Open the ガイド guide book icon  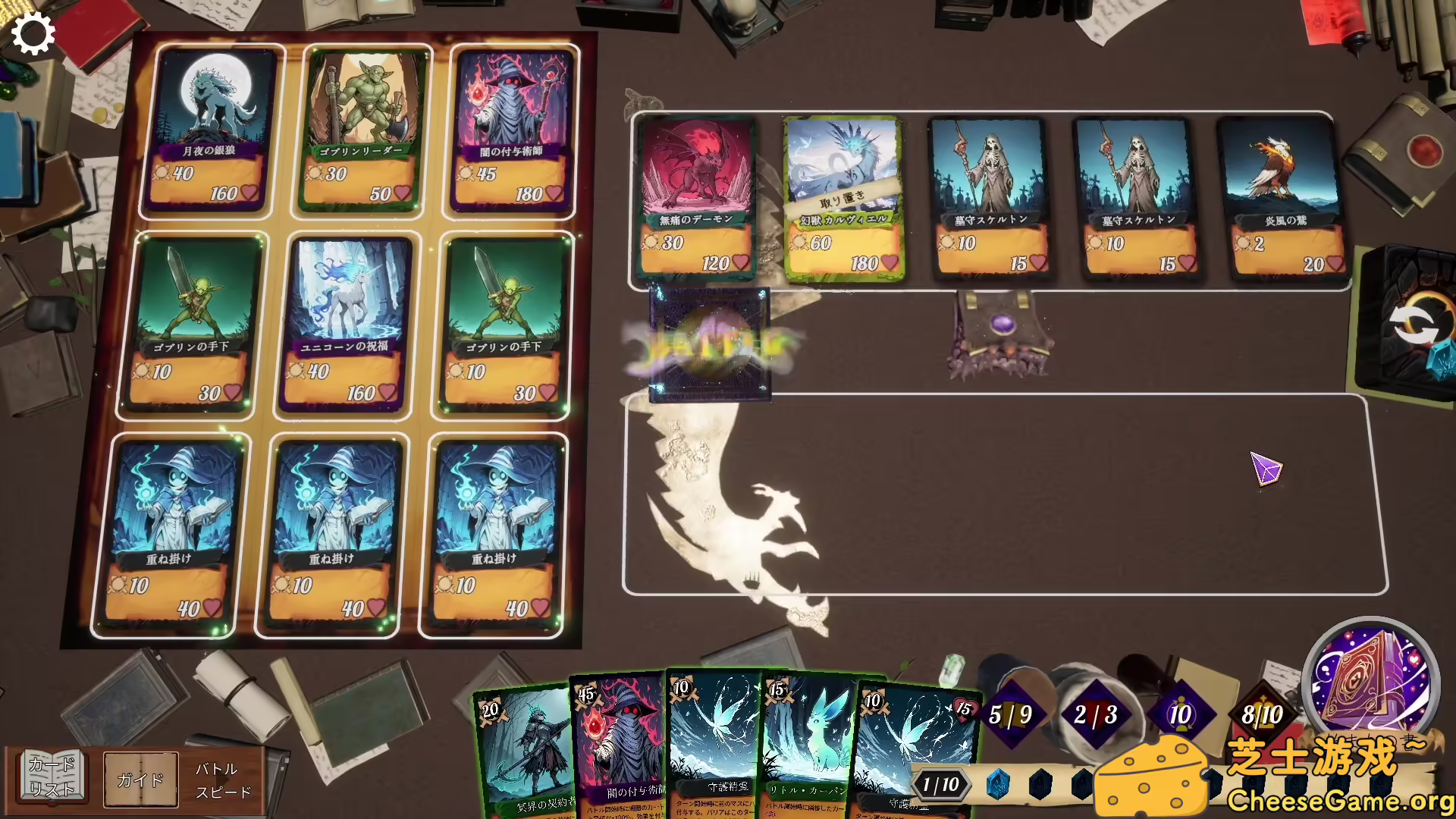(x=141, y=779)
